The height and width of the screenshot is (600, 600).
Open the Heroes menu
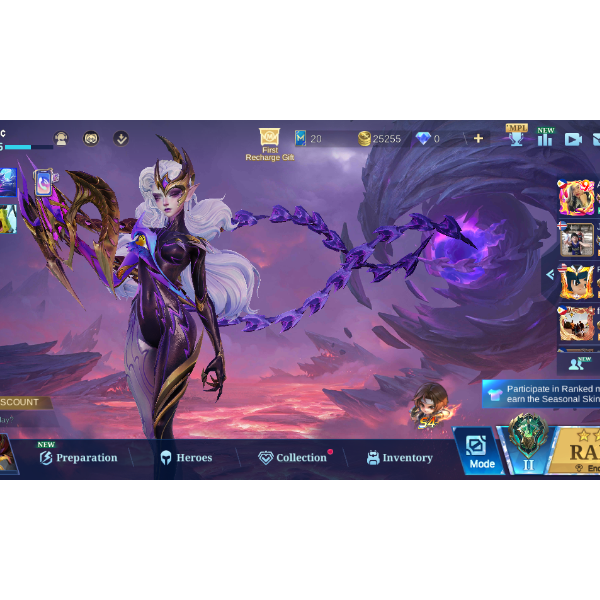[186, 458]
